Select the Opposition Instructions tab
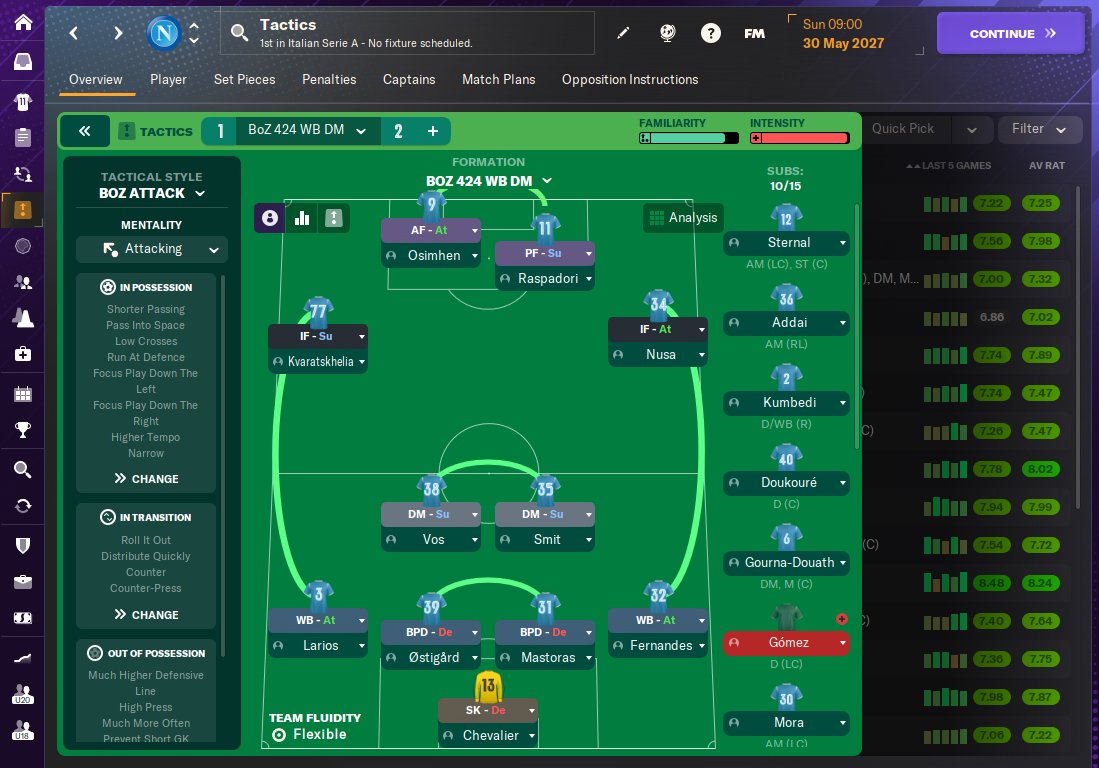 coord(630,80)
